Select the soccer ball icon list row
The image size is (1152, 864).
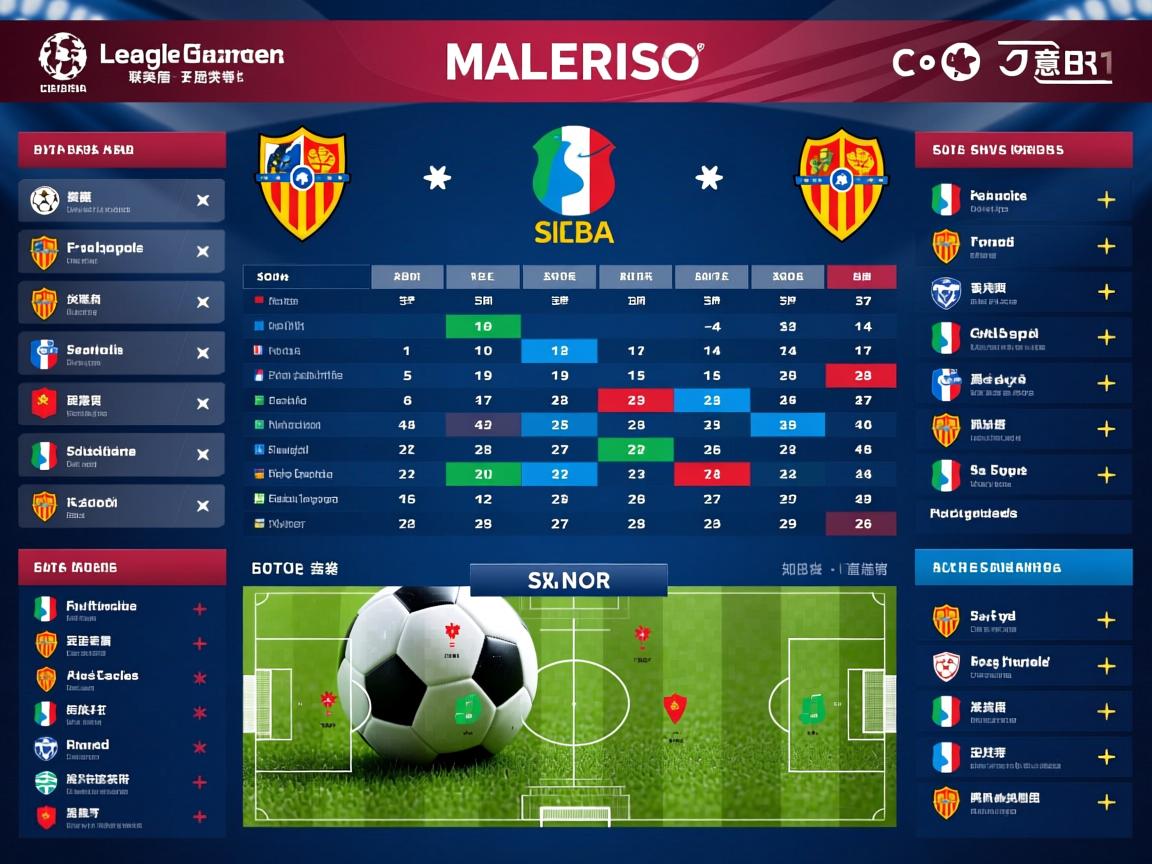[121, 201]
